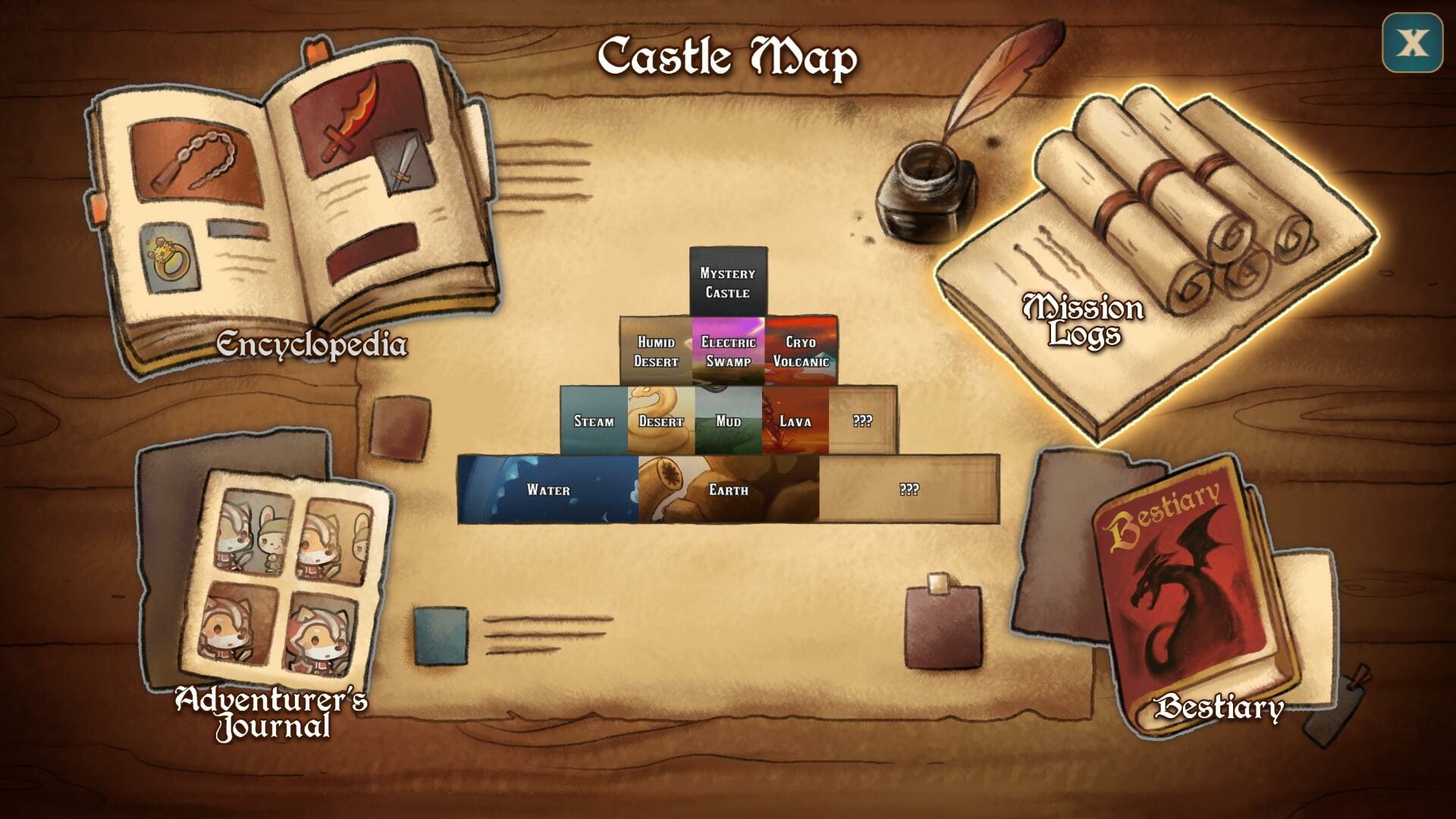The width and height of the screenshot is (1456, 819).
Task: Choose the Desert tile with snake
Action: click(661, 421)
